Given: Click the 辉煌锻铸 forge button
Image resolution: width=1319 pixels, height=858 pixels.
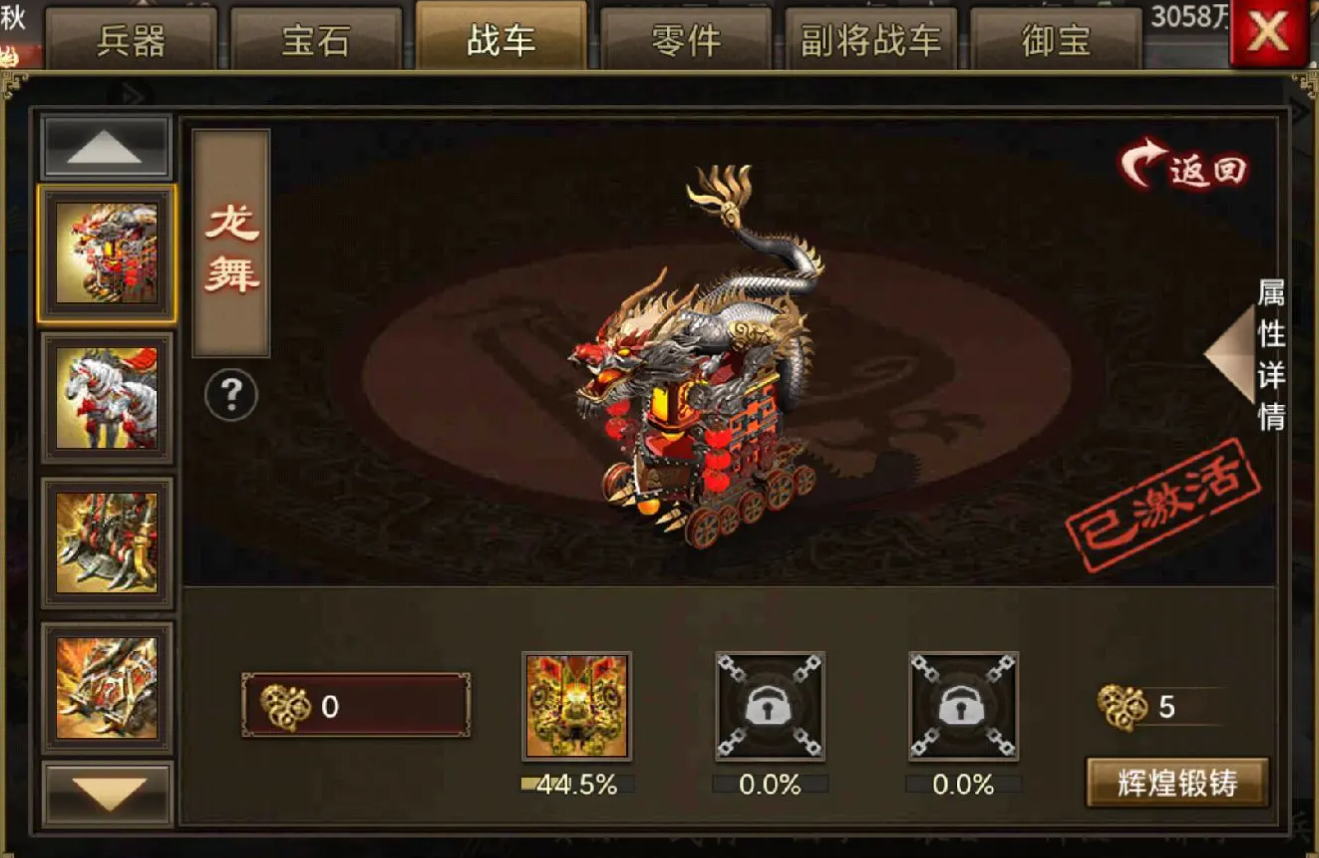Looking at the screenshot, I should (x=1177, y=783).
